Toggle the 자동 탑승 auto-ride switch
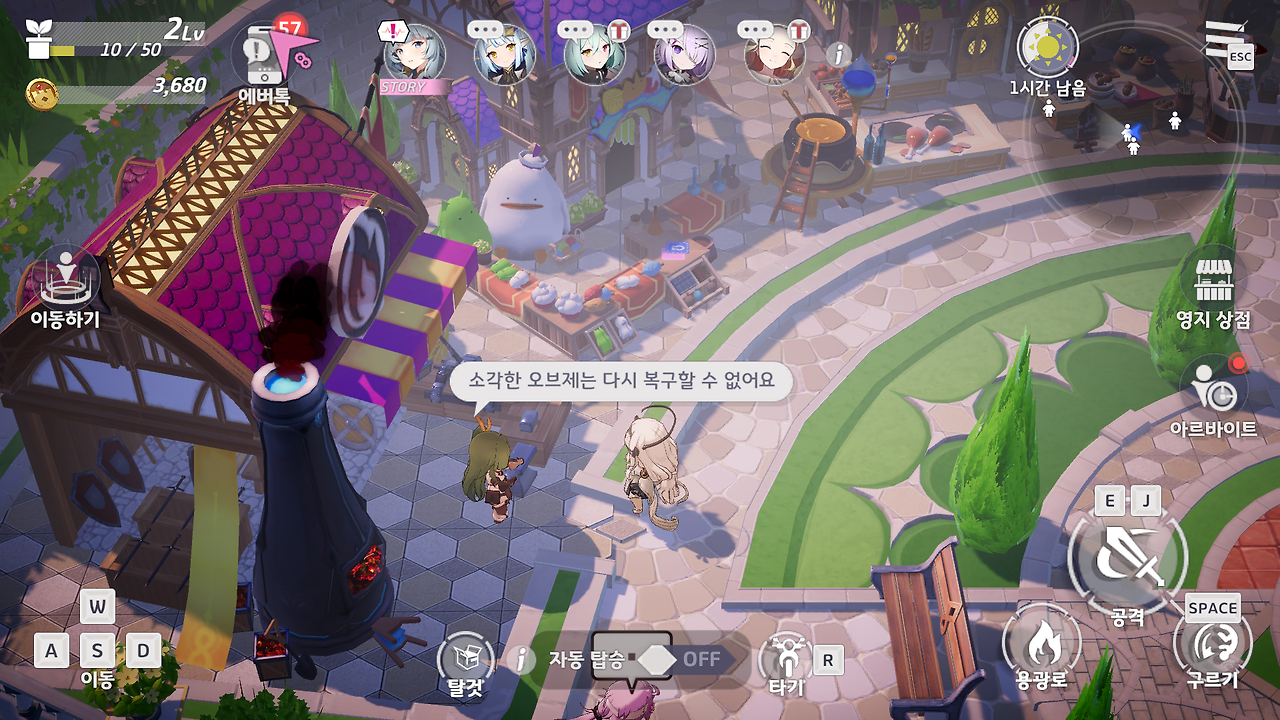The width and height of the screenshot is (1280, 720). point(680,659)
